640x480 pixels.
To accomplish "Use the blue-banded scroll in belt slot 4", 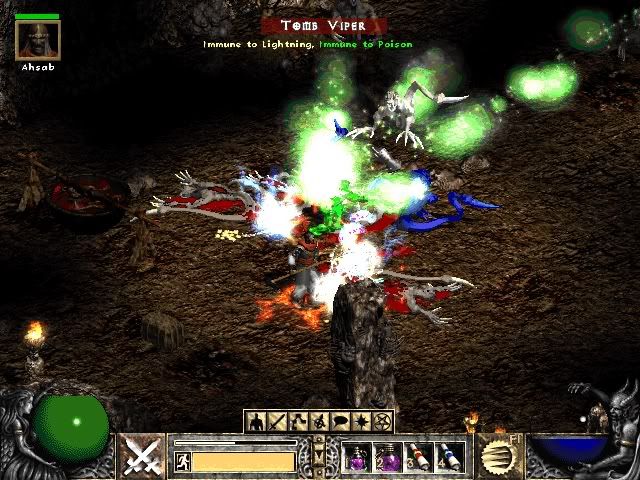I will (x=449, y=457).
